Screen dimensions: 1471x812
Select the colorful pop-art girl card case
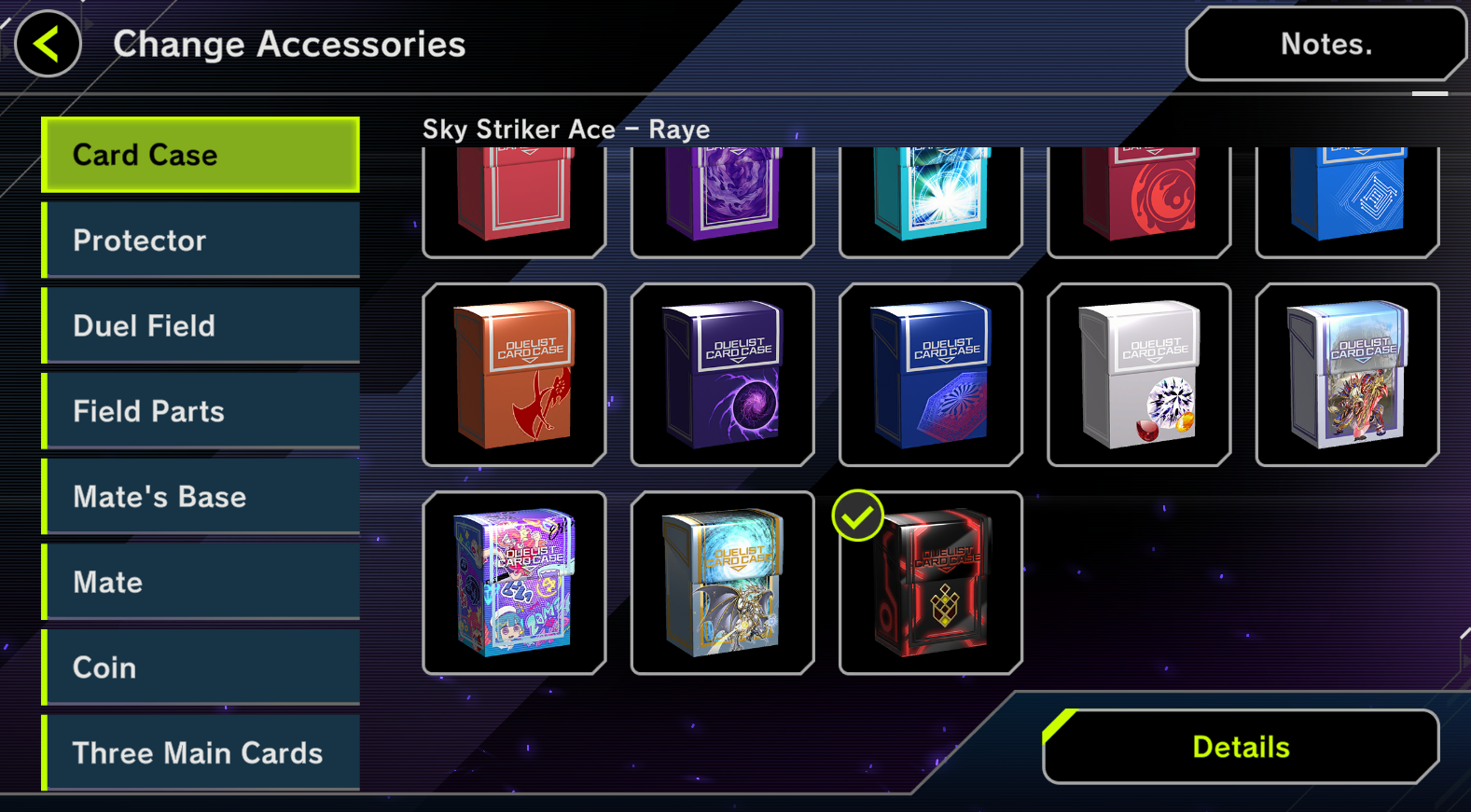(514, 583)
